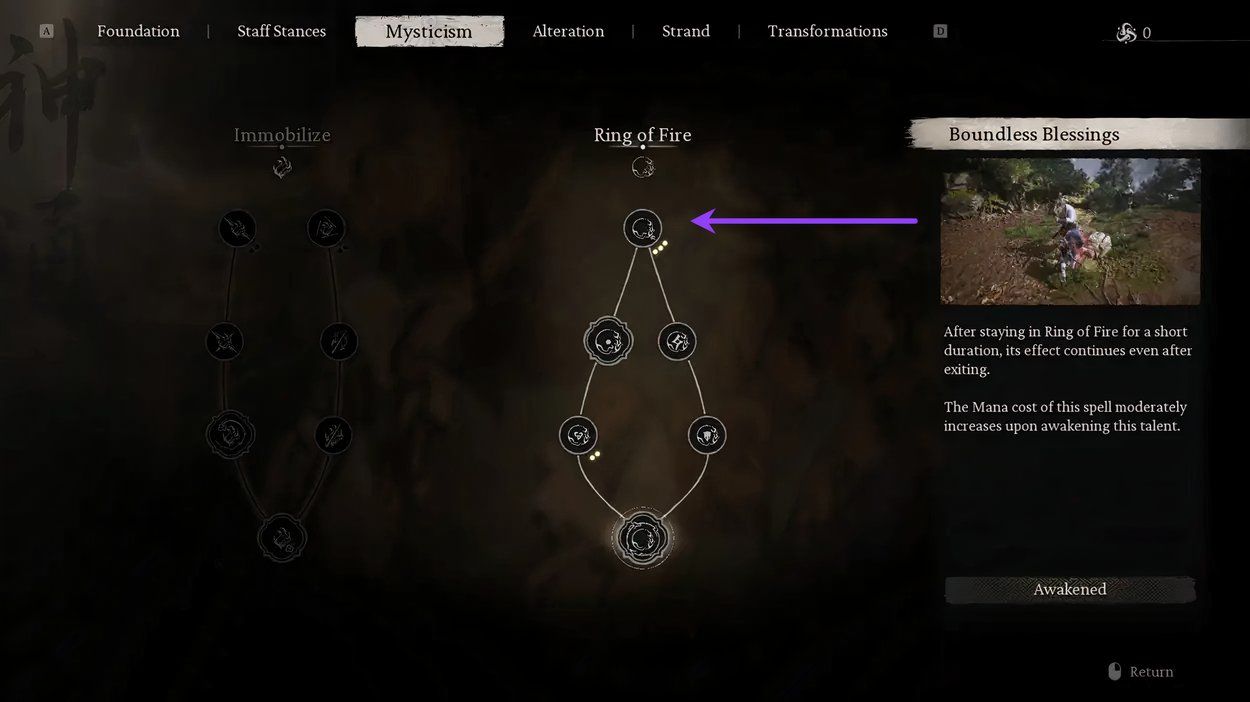Click the Awakened status button
The height and width of the screenshot is (702, 1250).
click(1070, 590)
